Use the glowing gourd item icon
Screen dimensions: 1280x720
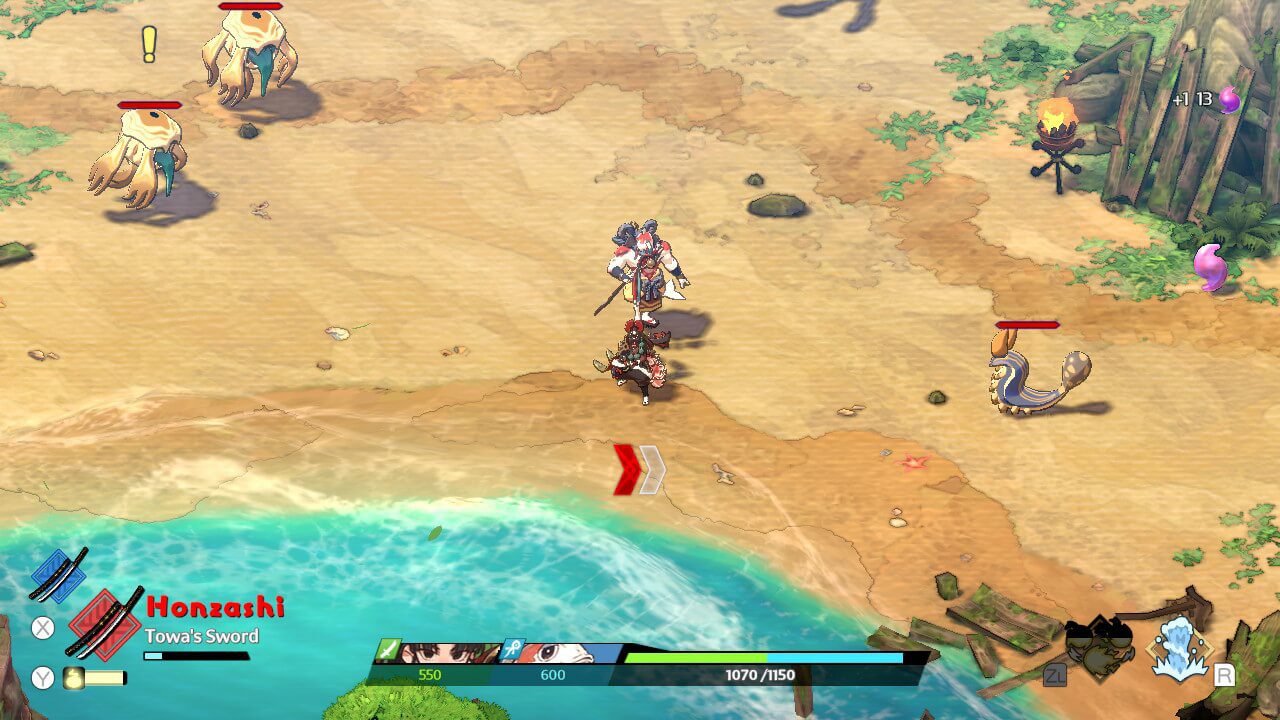[74, 678]
